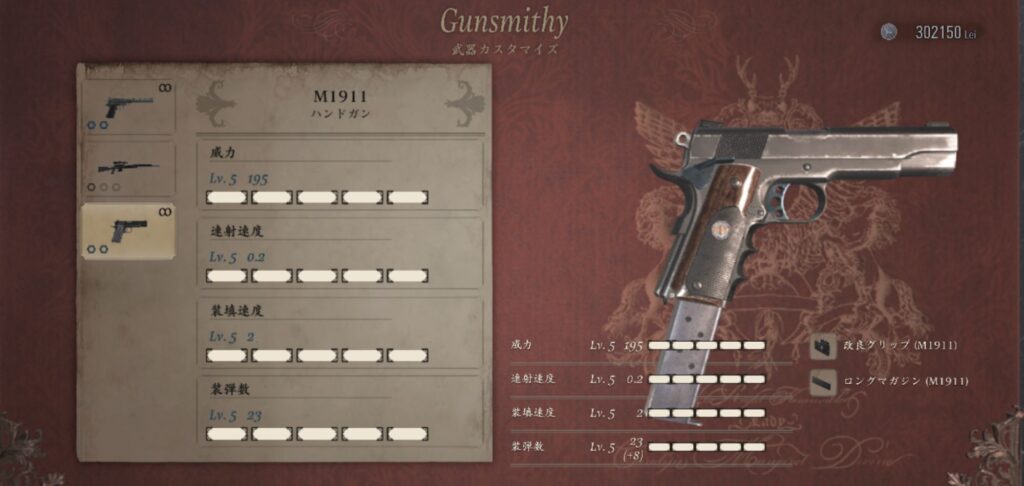Choose the 威力 (power) upgrade row
The image size is (1024, 486).
(340, 175)
